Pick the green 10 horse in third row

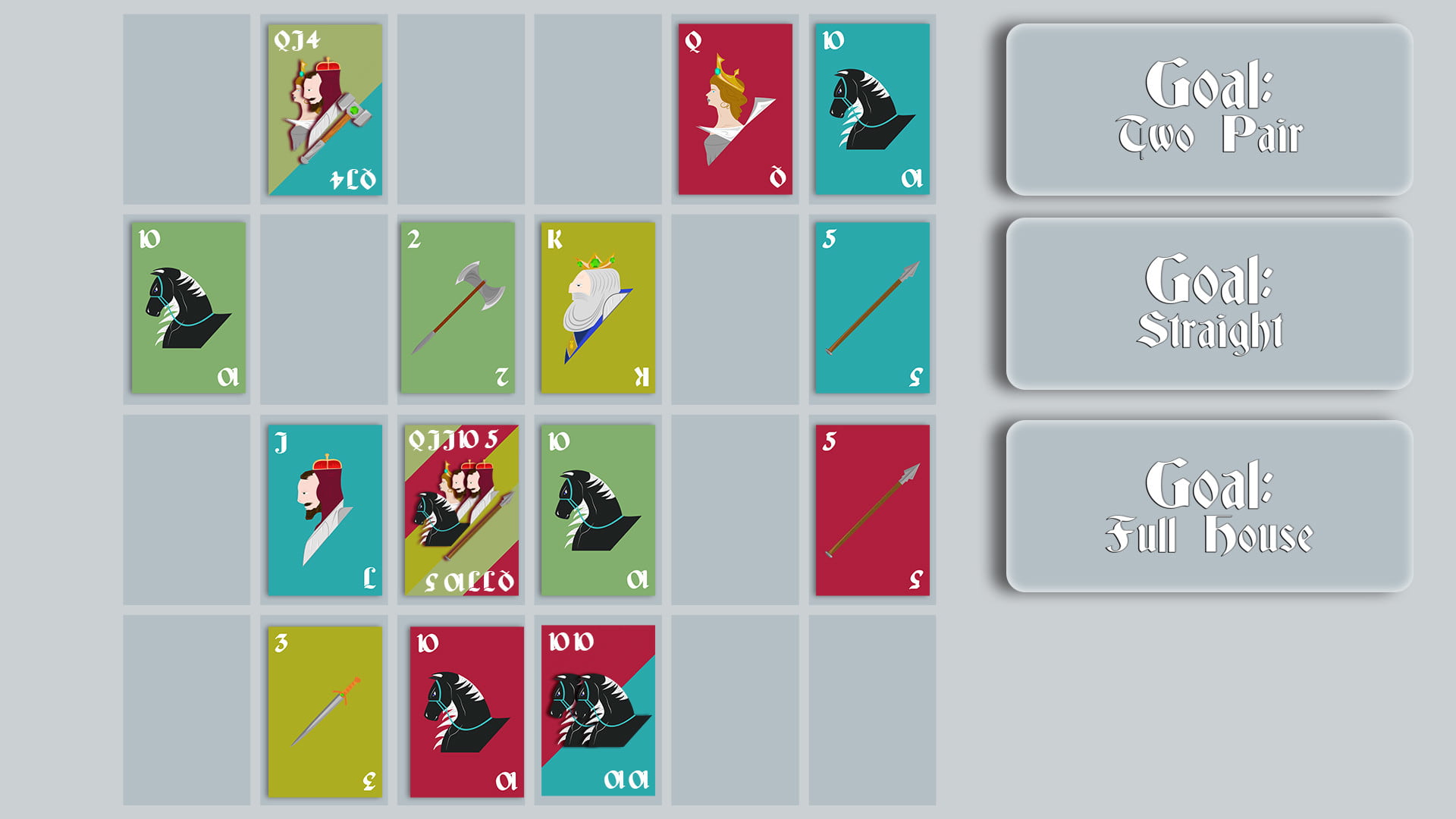pos(597,508)
